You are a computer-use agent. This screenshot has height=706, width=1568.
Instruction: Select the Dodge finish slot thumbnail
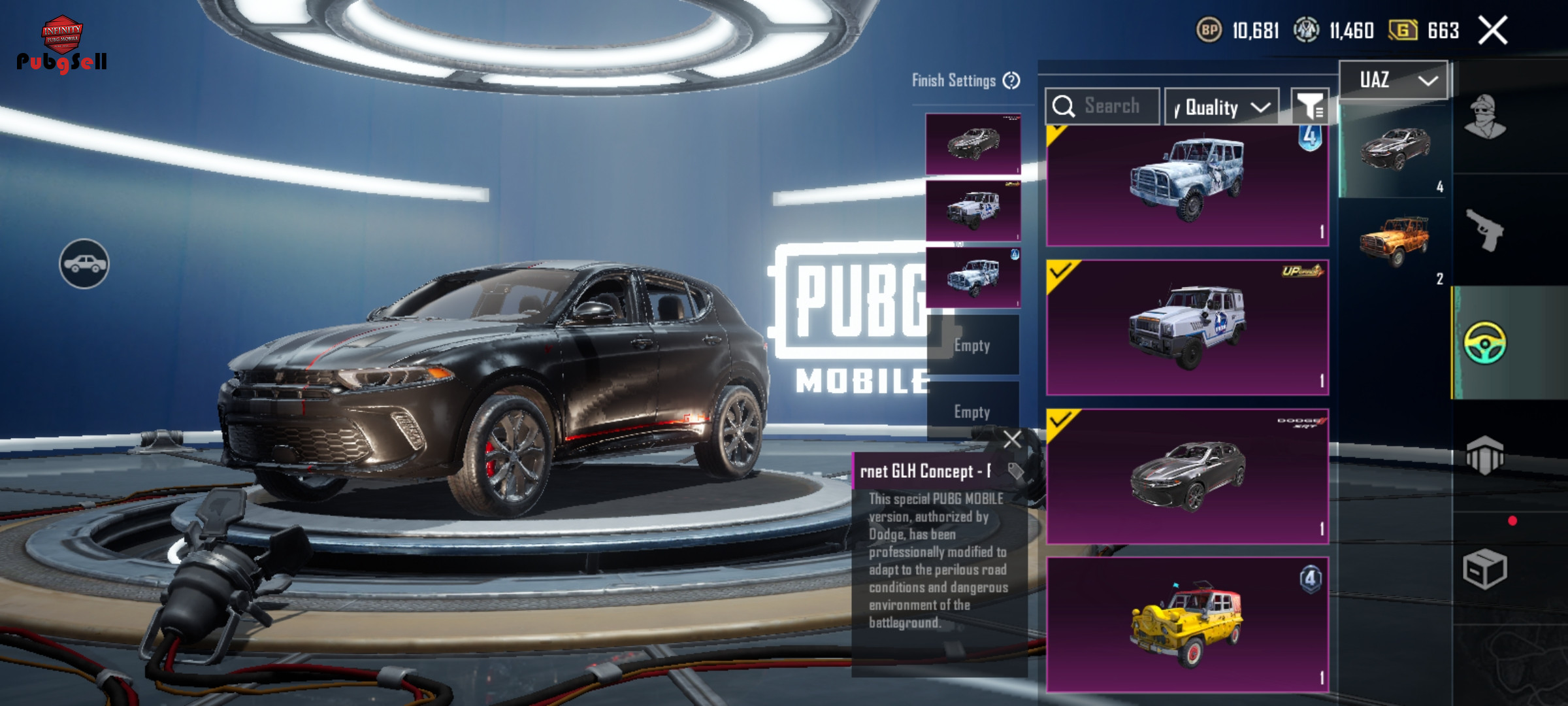point(973,144)
